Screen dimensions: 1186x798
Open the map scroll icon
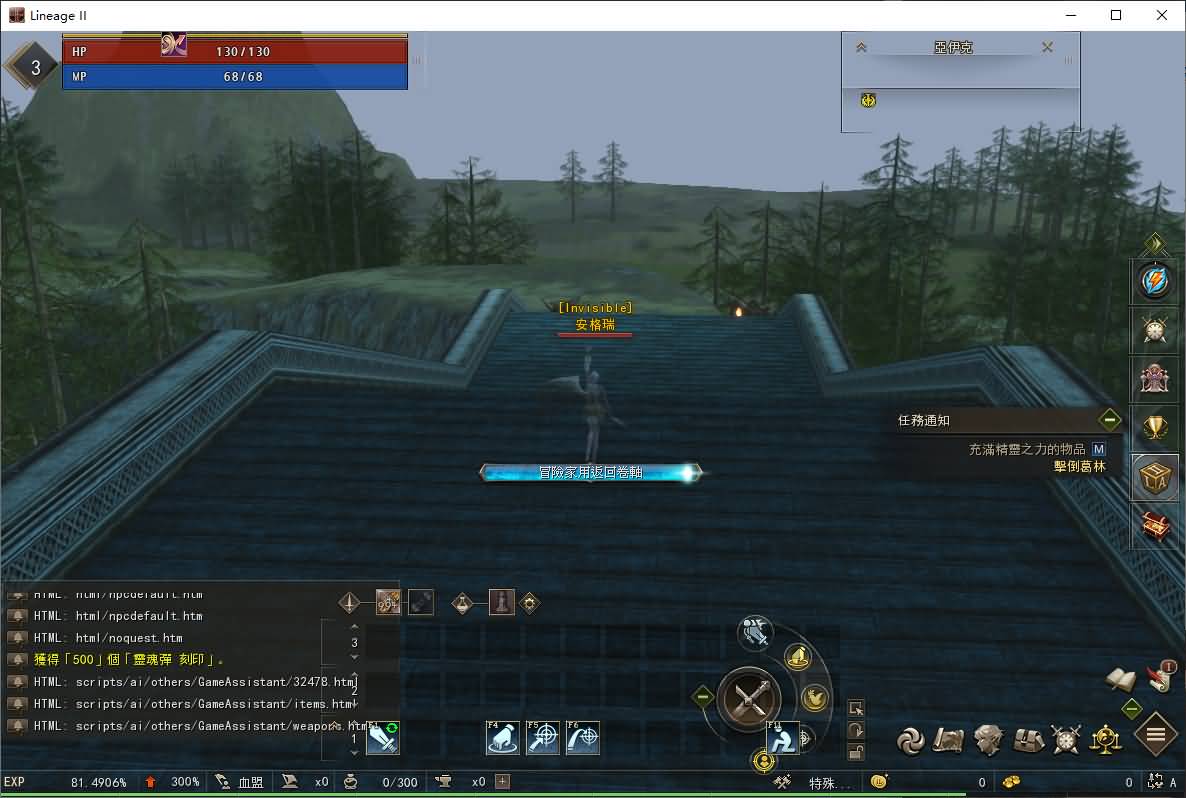(x=948, y=740)
